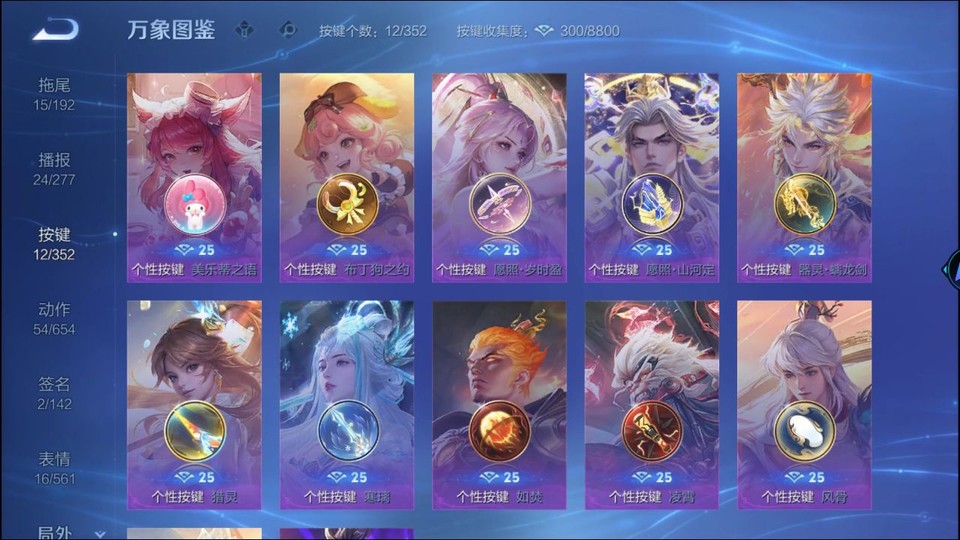Choose the 器灵·螭龙剑 key skin card
Viewport: 960px width, 540px height.
point(804,177)
